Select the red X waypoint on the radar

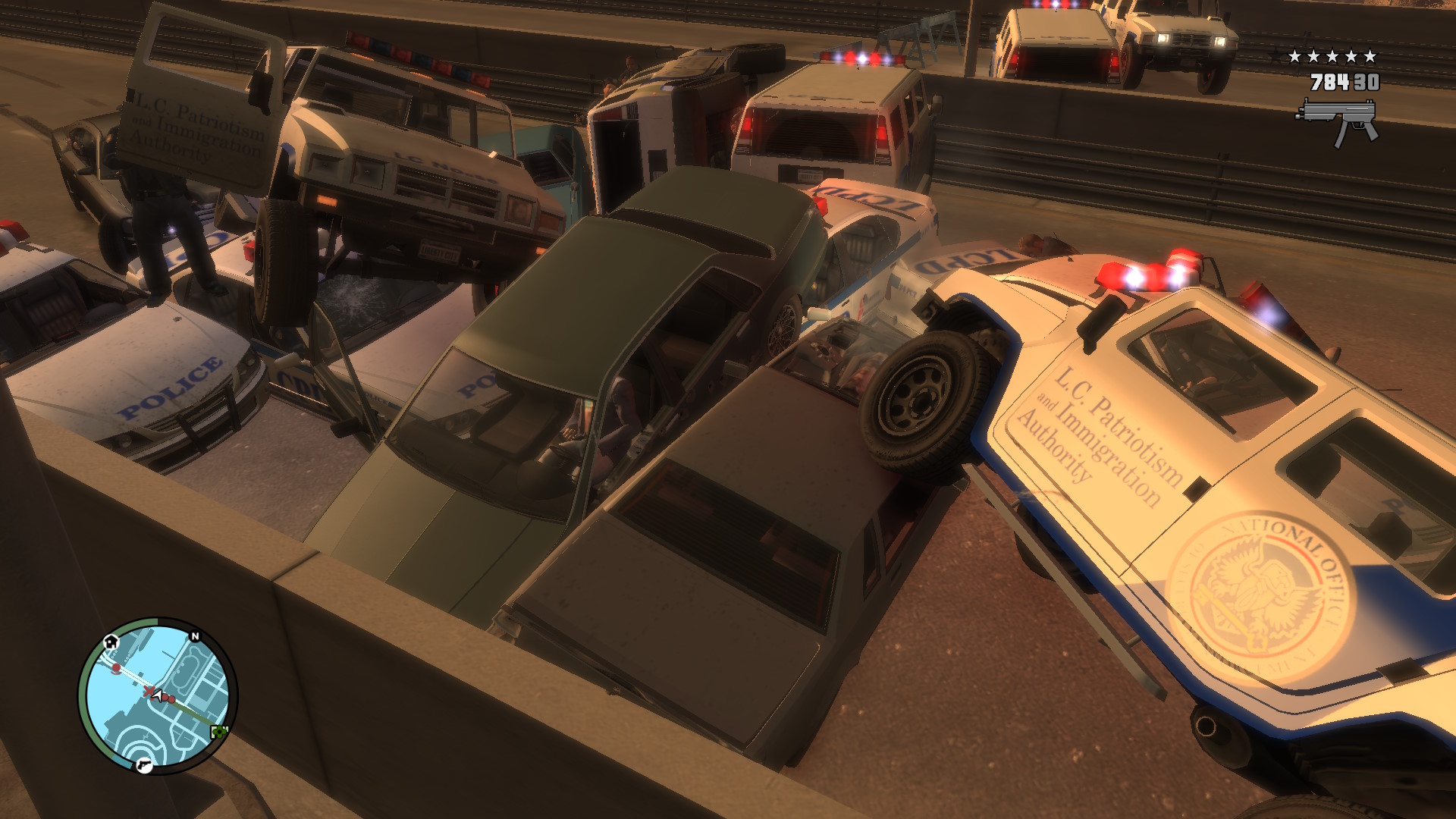tap(149, 691)
